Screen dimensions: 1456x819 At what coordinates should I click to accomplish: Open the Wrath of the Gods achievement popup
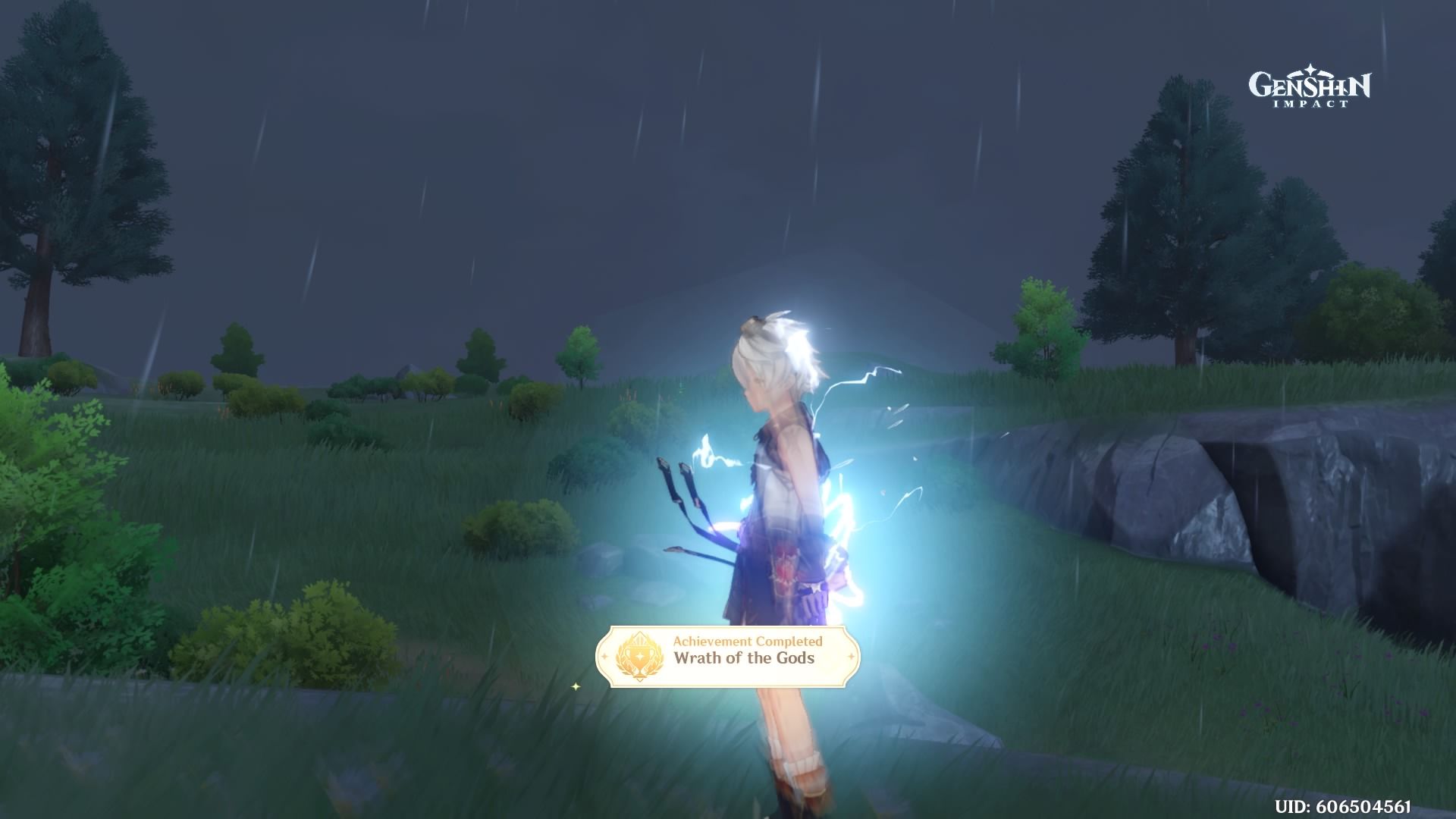(728, 657)
